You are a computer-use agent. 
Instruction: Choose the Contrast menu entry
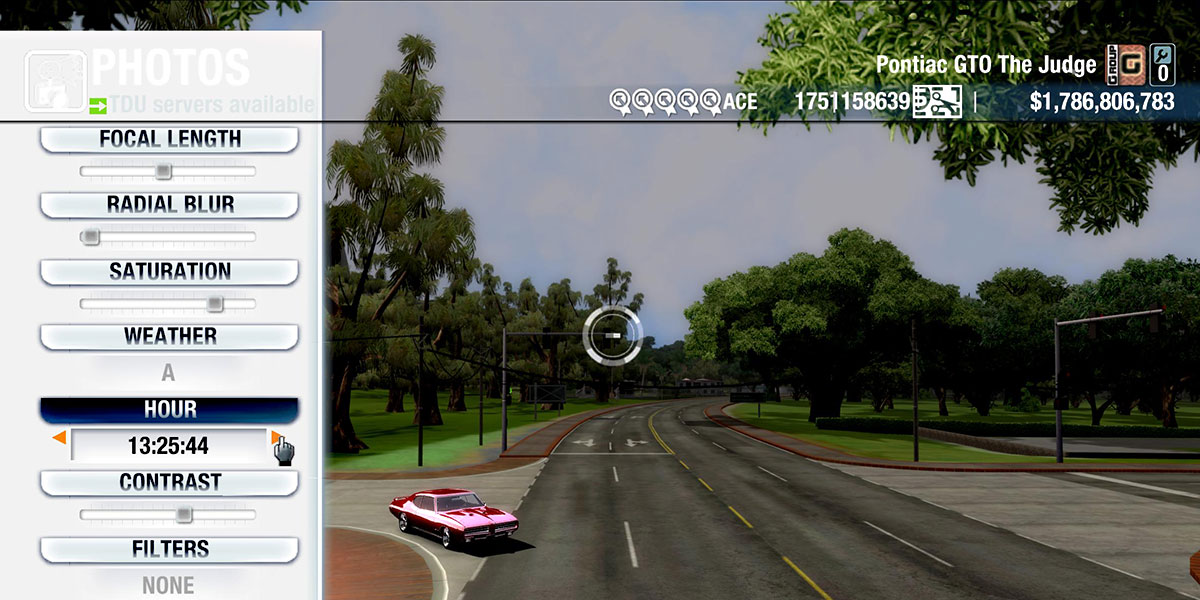[x=169, y=482]
